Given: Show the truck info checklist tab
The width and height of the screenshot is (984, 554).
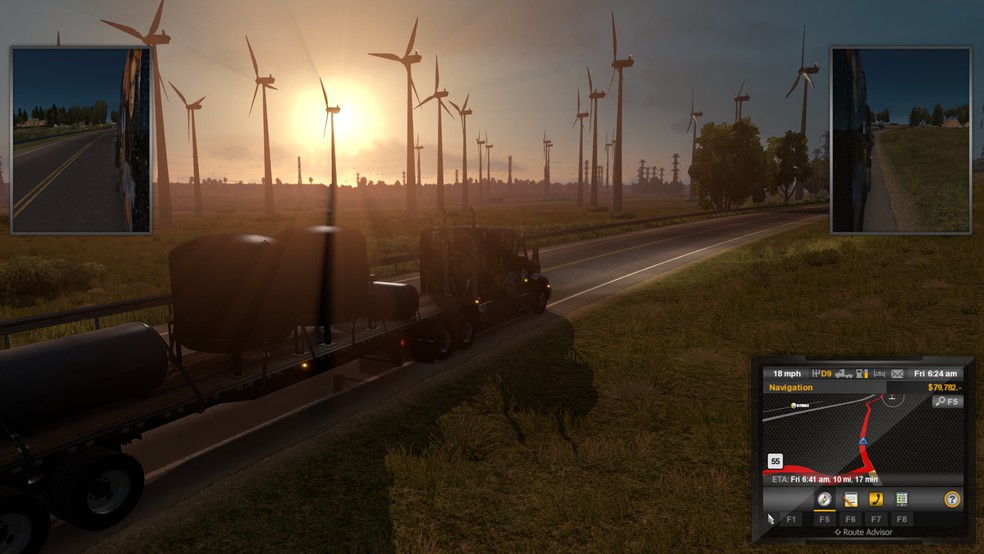Looking at the screenshot, I should pyautogui.click(x=902, y=499).
